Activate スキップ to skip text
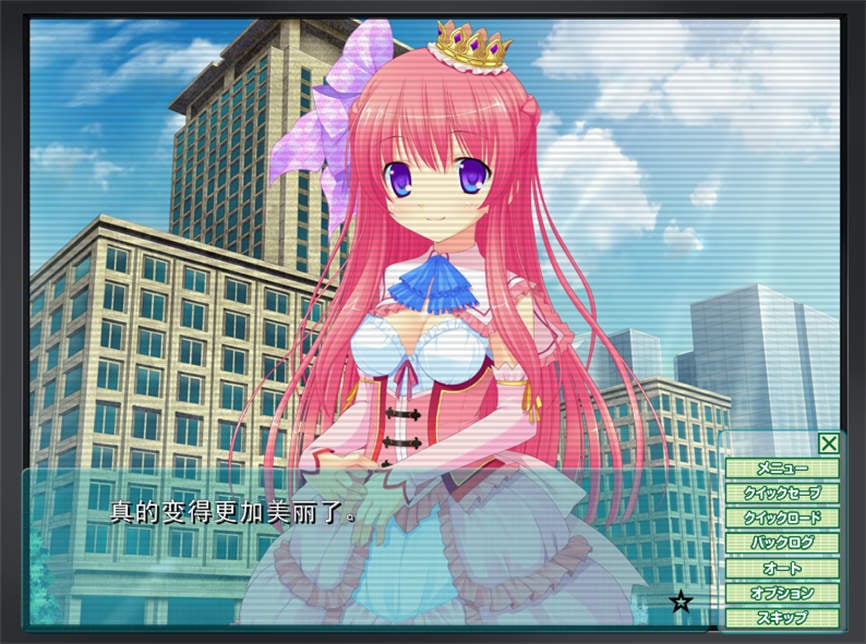The image size is (866, 644). click(x=782, y=617)
